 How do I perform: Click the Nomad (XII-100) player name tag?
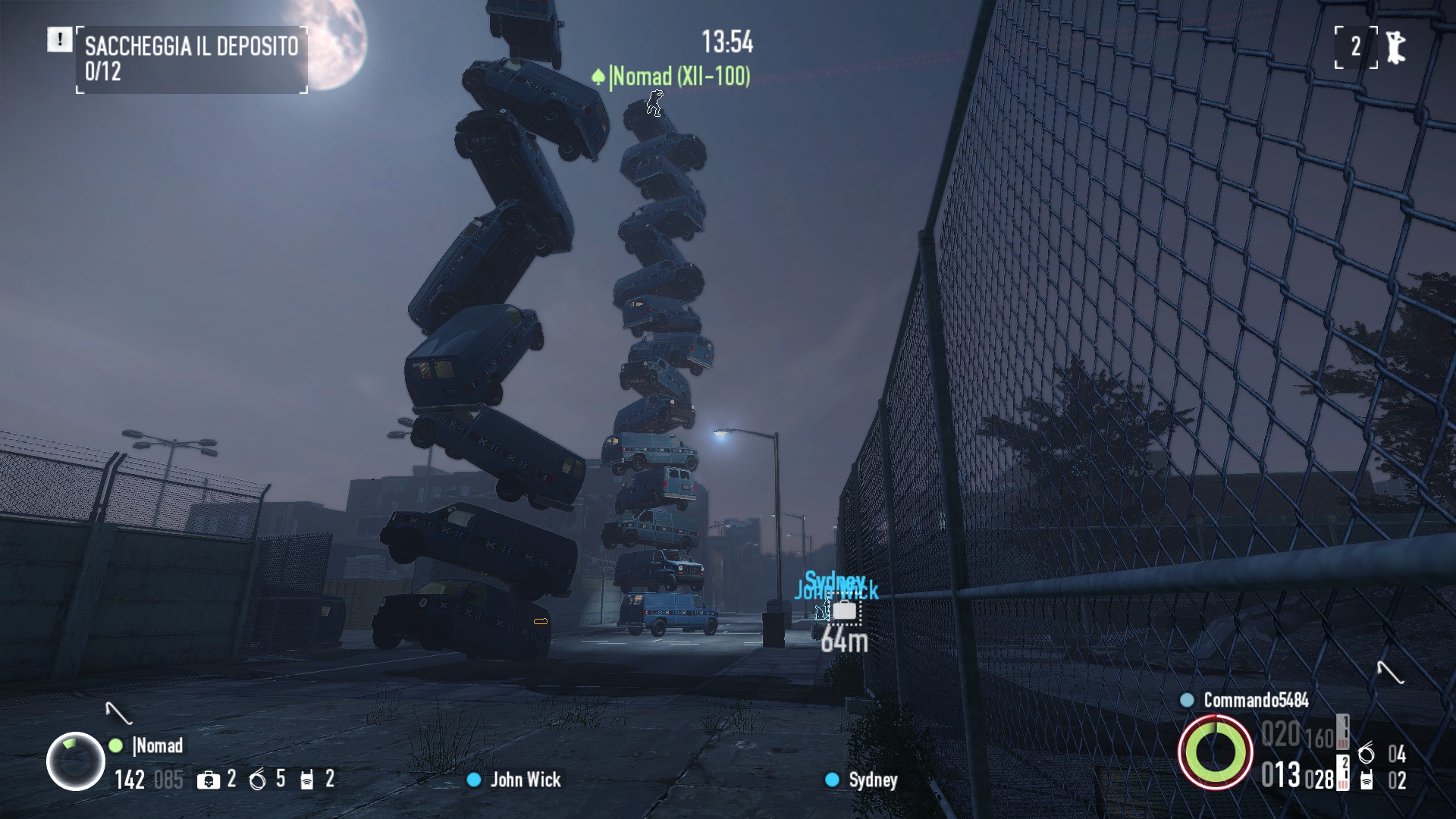click(x=680, y=77)
